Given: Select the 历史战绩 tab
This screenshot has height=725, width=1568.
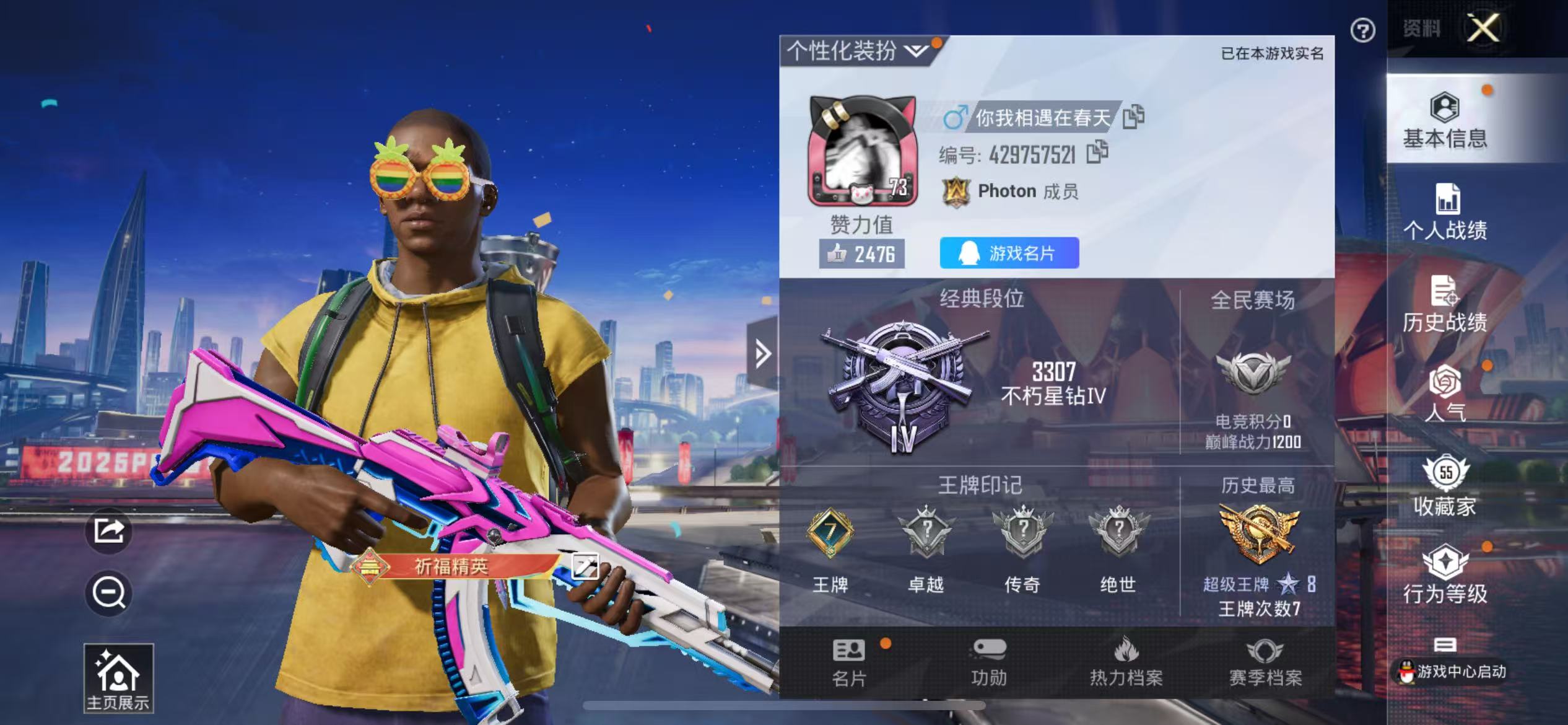Looking at the screenshot, I should point(1445,304).
